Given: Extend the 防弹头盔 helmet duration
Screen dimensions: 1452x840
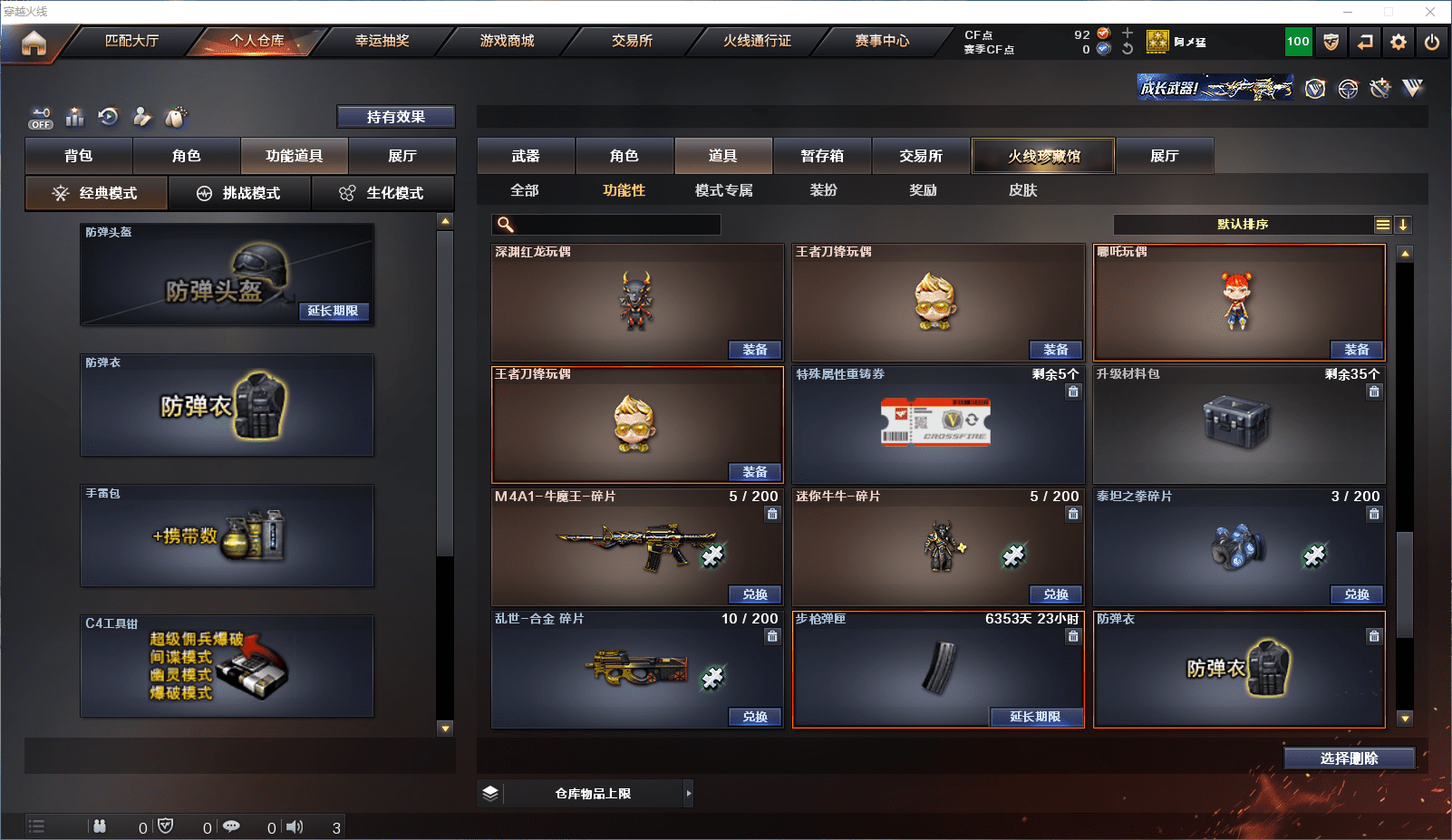Looking at the screenshot, I should tap(333, 311).
